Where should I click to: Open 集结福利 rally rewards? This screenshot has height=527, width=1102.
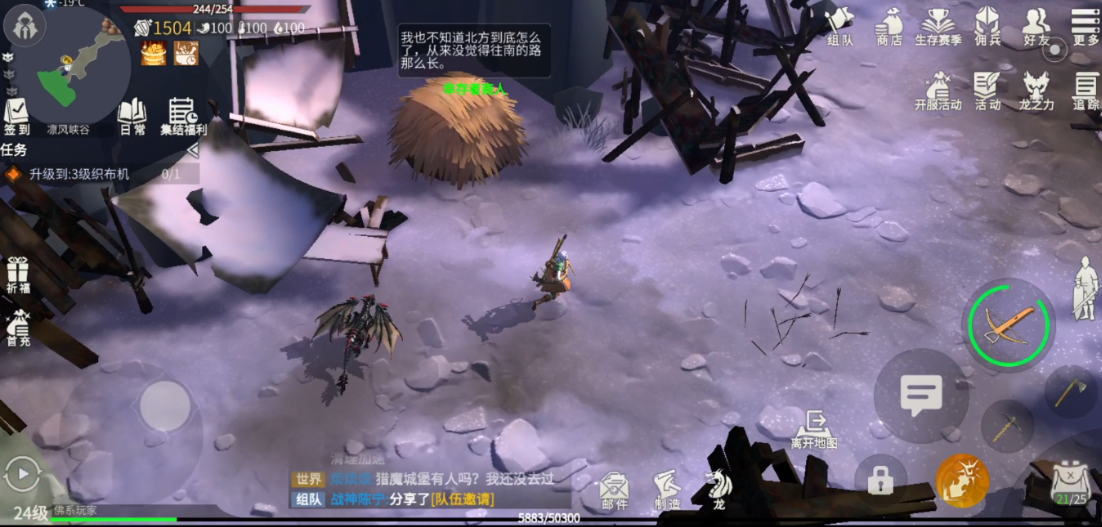[x=183, y=116]
